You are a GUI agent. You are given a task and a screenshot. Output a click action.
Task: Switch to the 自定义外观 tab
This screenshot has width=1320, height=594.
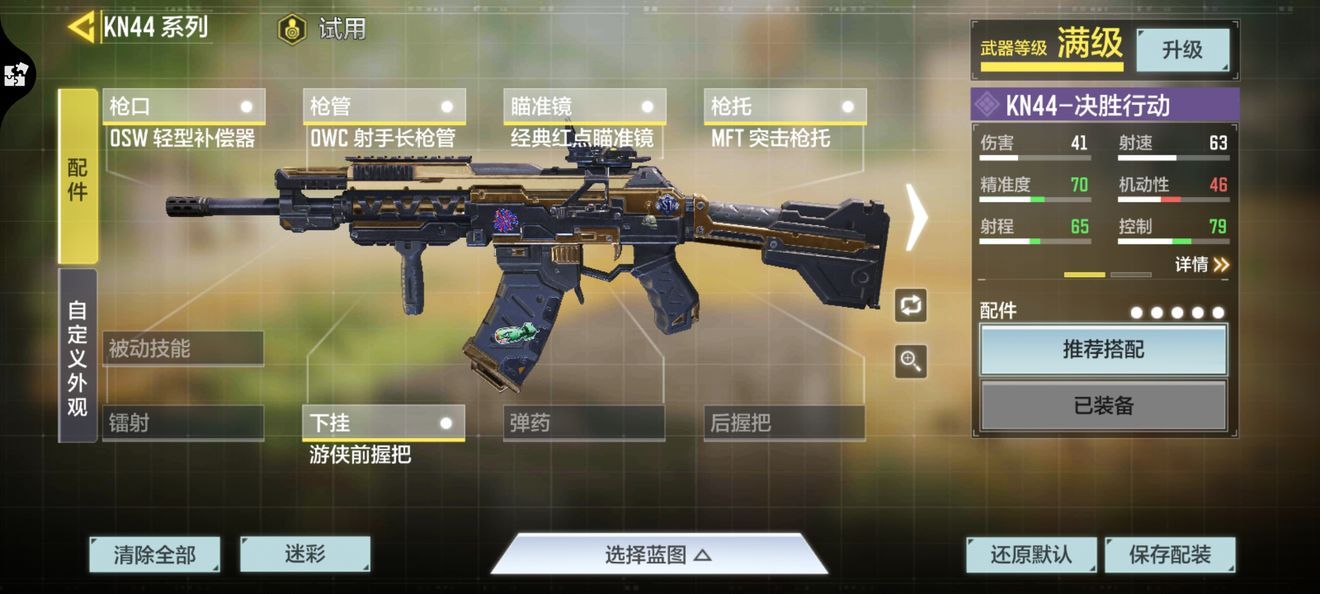pyautogui.click(x=78, y=355)
